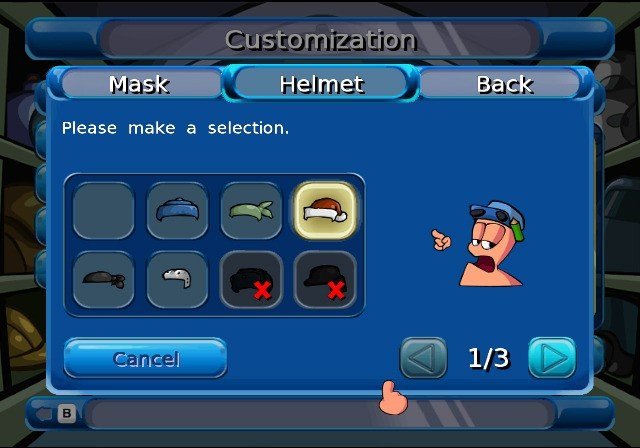The image size is (640, 448).
Task: Select the empty no-helmet slot
Action: pos(103,210)
